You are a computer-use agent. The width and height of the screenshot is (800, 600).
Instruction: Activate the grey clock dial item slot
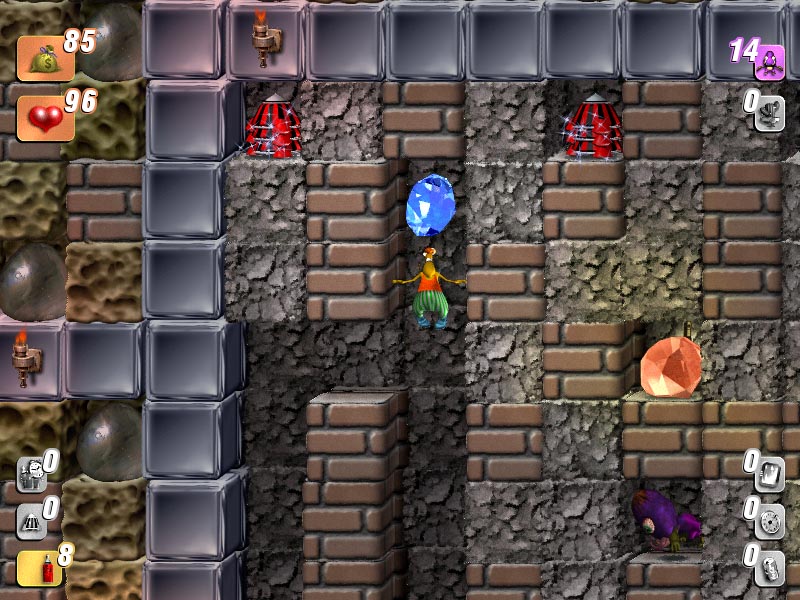pos(769,520)
